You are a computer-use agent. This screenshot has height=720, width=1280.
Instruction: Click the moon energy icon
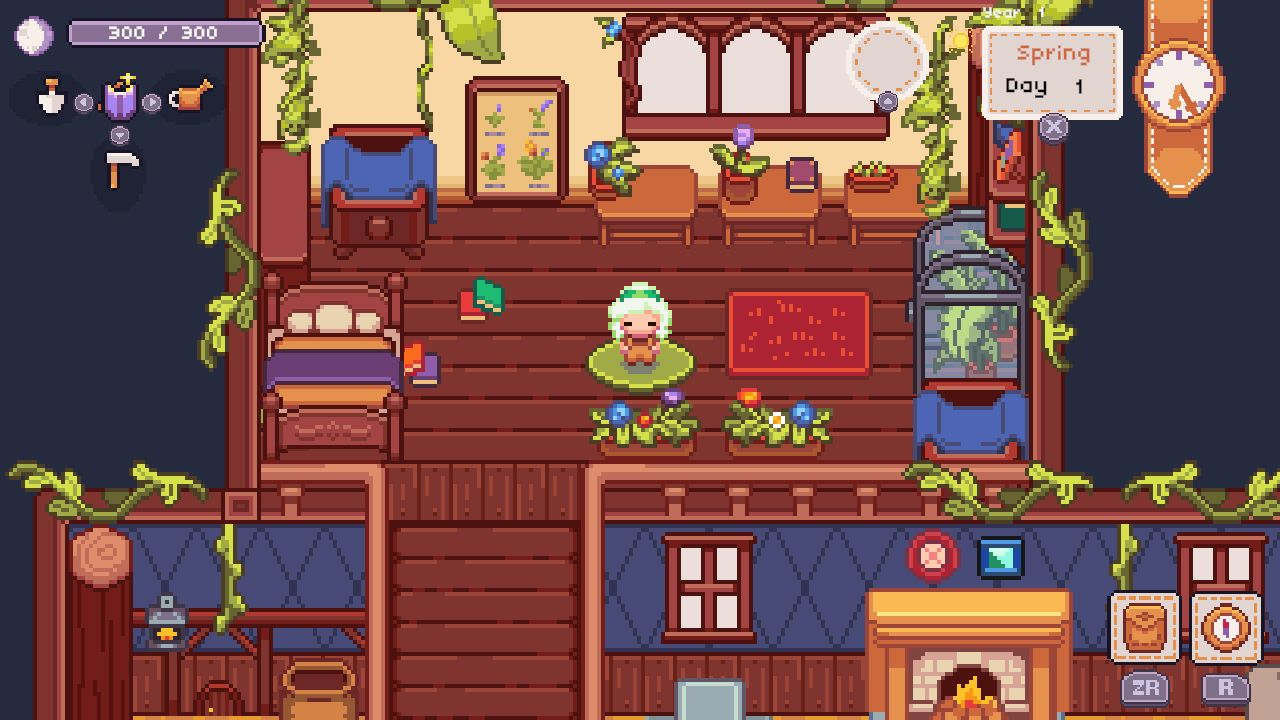pos(32,35)
